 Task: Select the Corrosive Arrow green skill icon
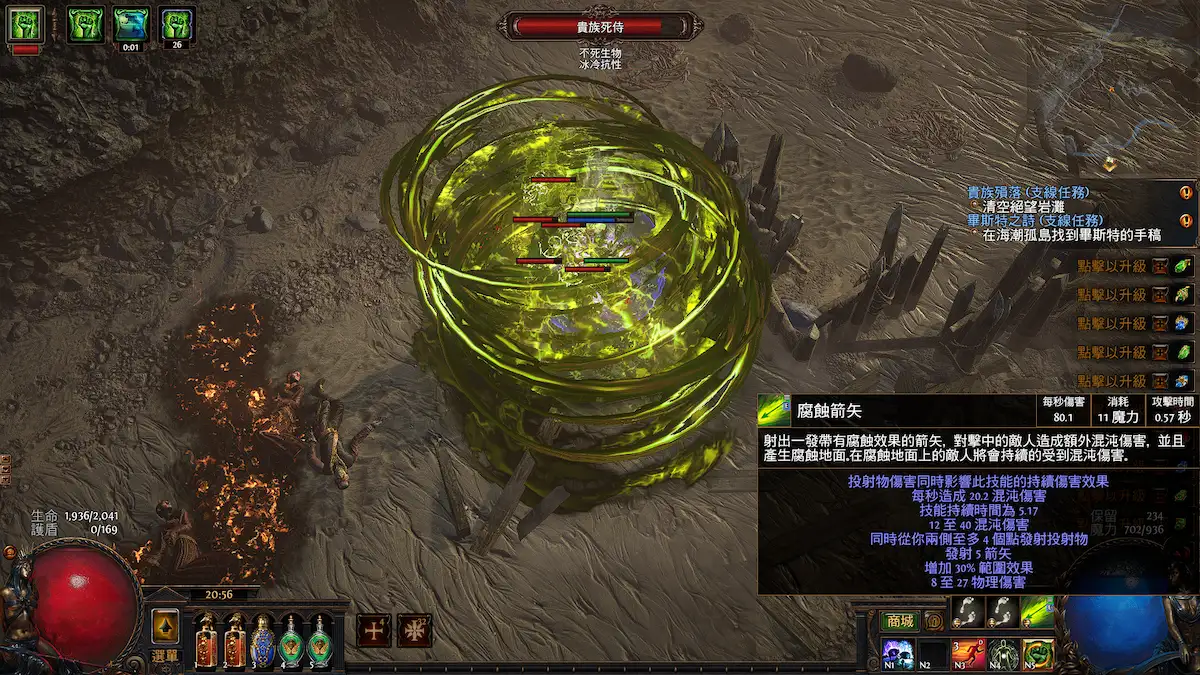pos(1037,611)
